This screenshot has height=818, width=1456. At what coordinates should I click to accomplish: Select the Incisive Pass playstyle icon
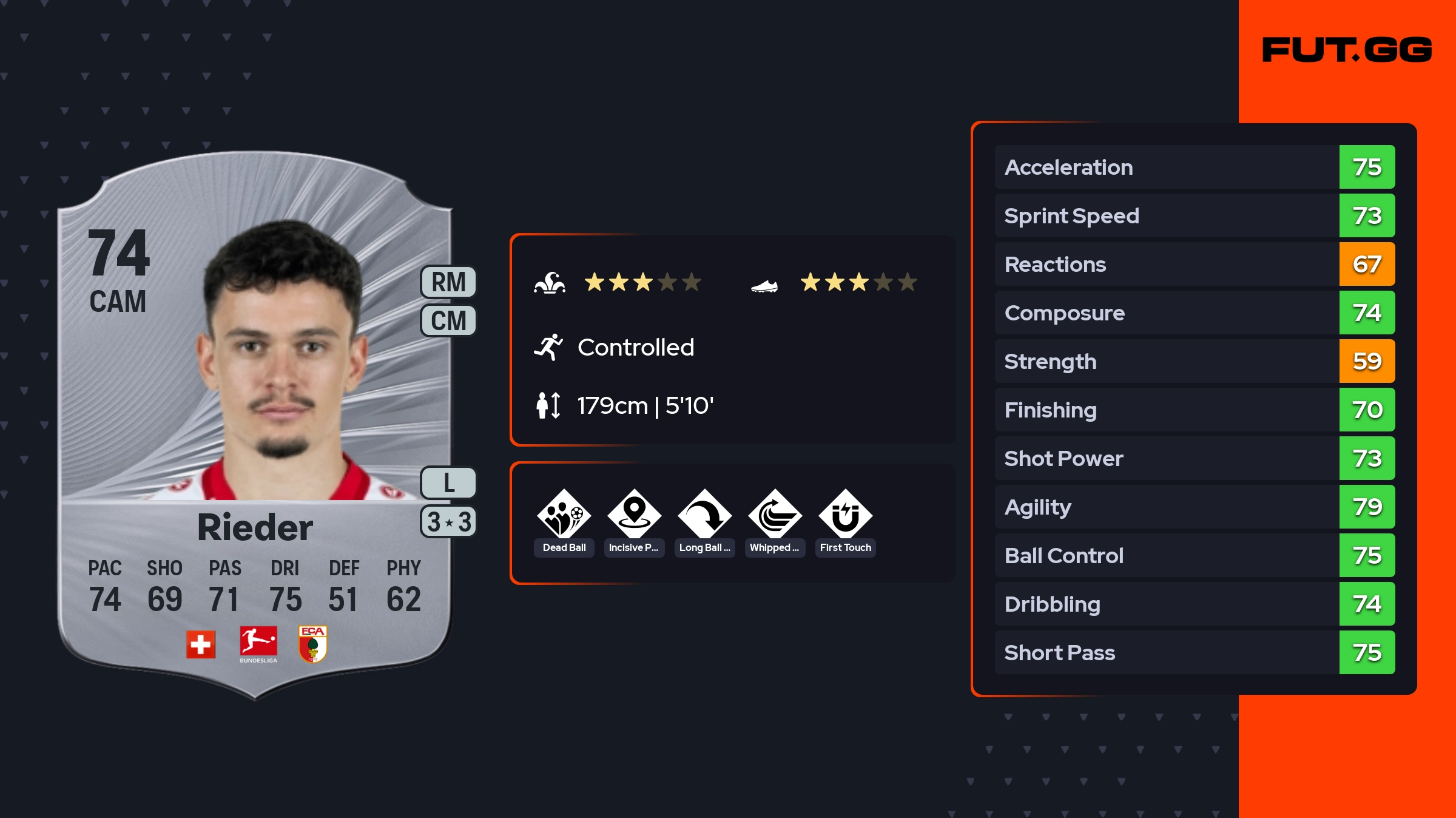click(x=634, y=515)
